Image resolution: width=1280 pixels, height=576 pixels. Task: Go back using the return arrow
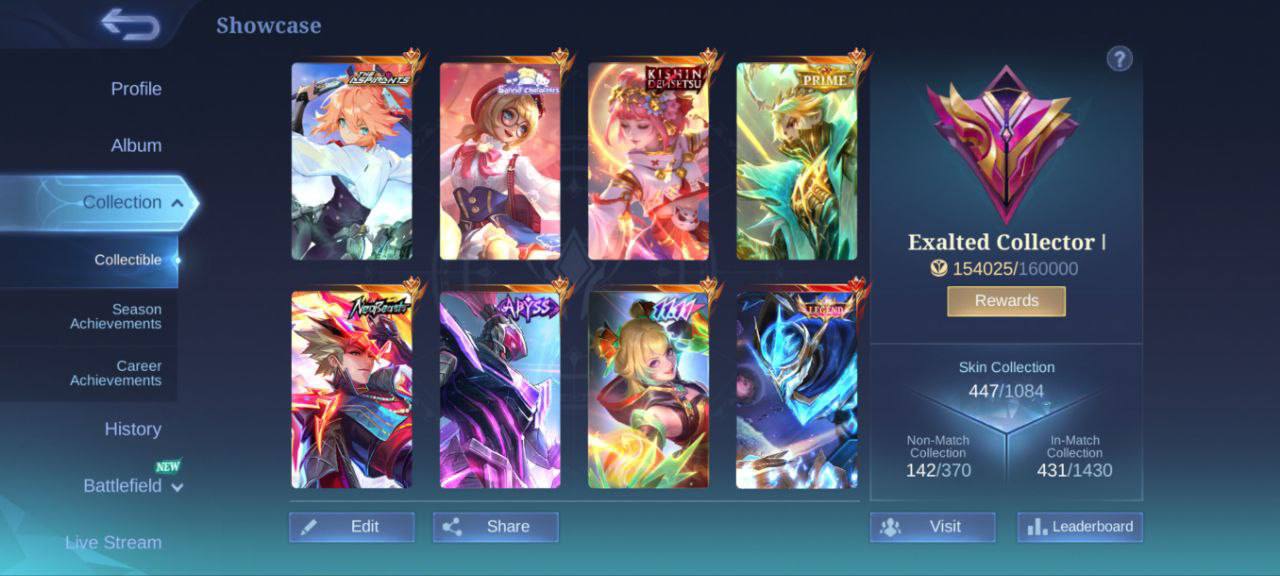point(131,25)
